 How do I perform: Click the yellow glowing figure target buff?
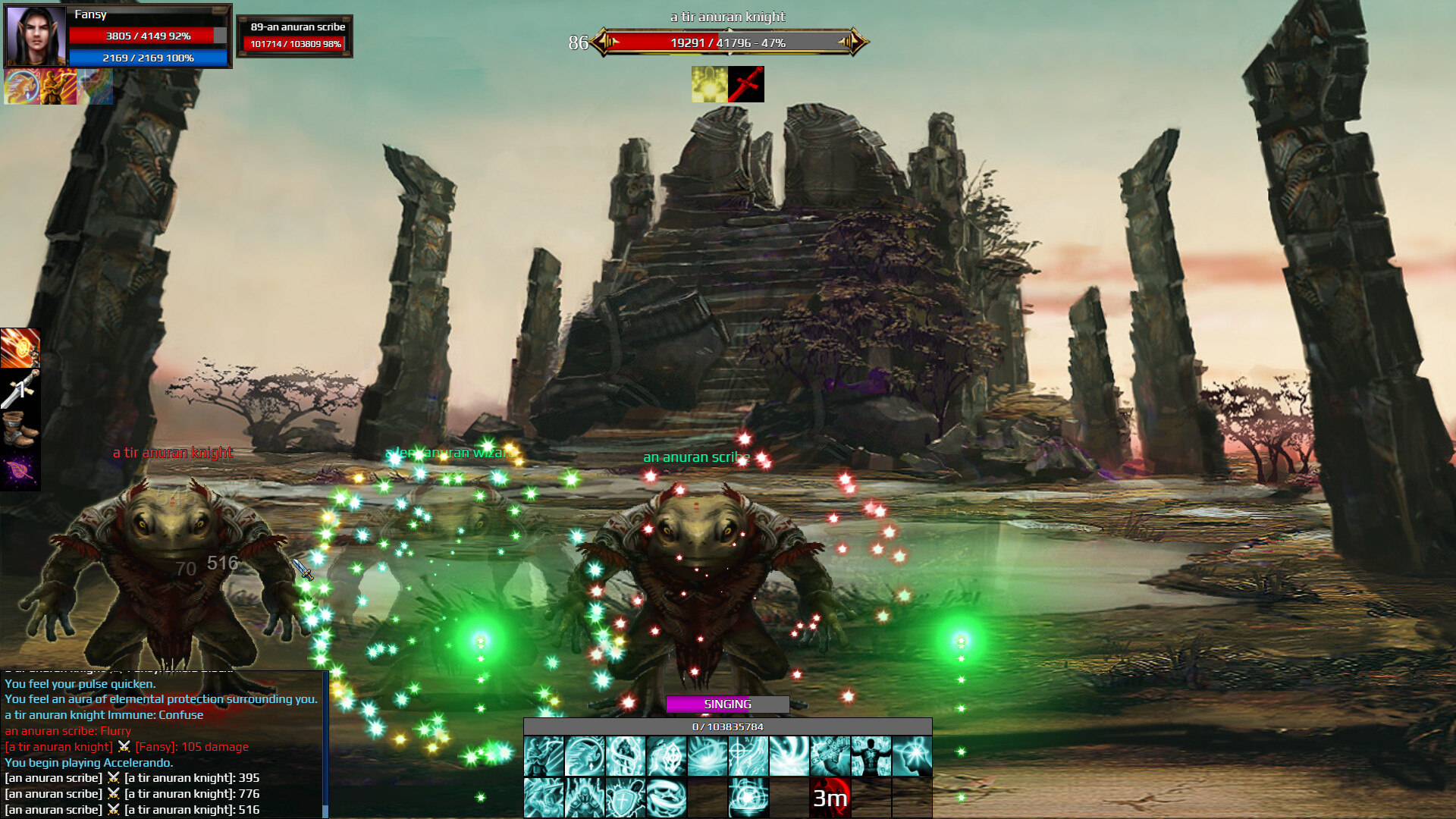click(x=709, y=84)
